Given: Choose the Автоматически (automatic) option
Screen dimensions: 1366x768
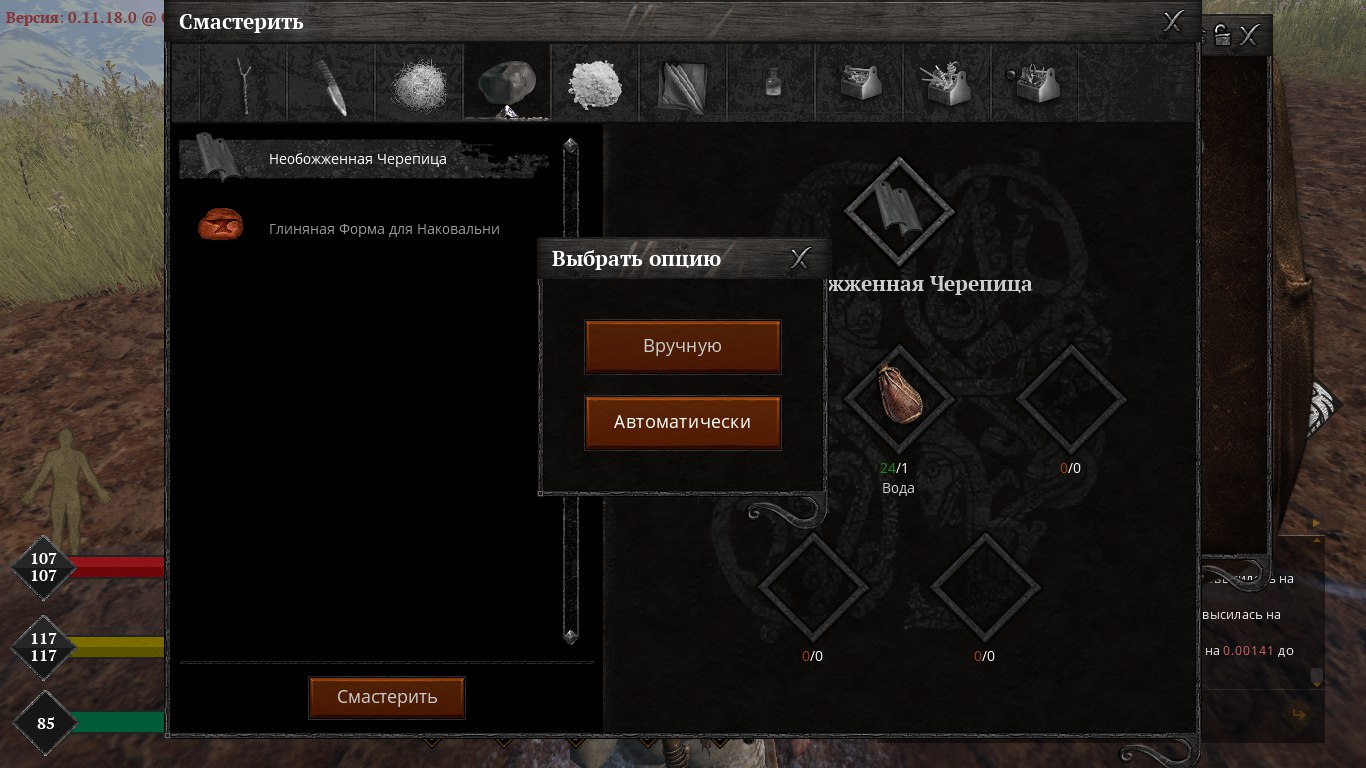Looking at the screenshot, I should tap(682, 422).
